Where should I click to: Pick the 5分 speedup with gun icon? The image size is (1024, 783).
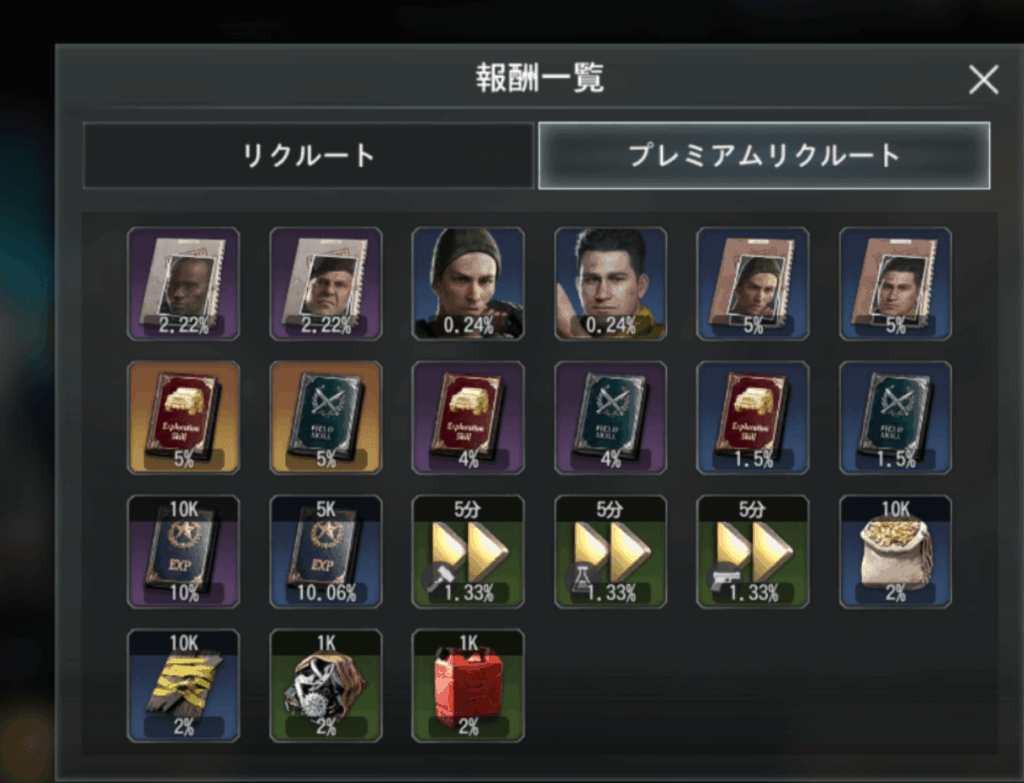click(x=753, y=551)
